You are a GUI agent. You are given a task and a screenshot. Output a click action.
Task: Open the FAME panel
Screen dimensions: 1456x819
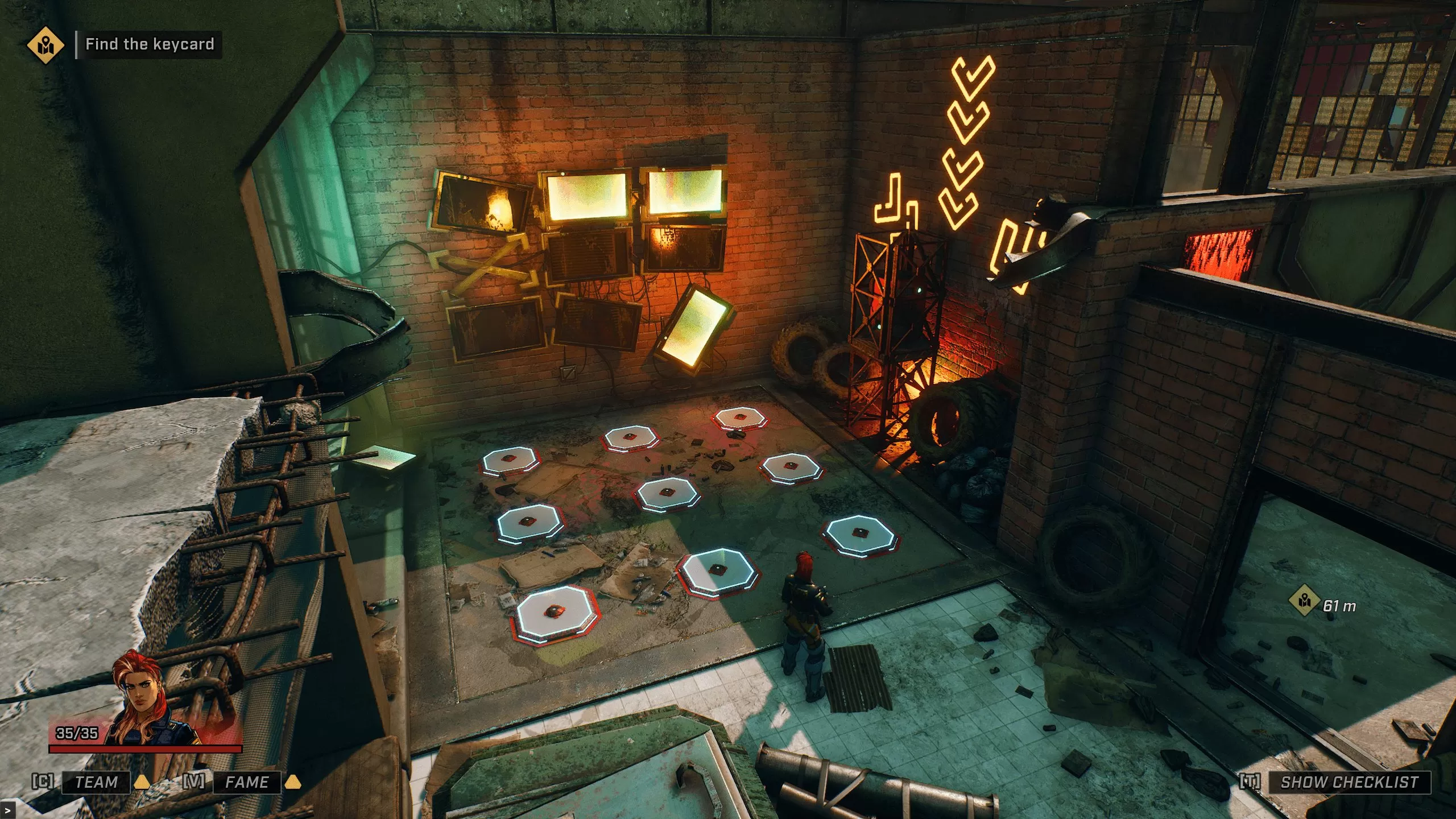click(247, 782)
